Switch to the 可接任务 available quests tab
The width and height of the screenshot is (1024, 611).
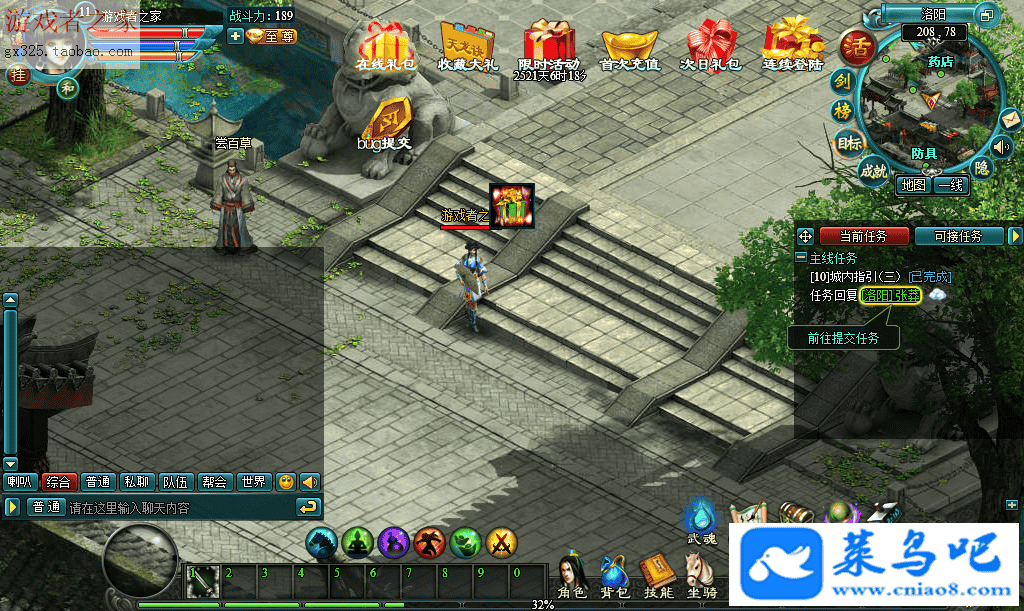(x=965, y=236)
